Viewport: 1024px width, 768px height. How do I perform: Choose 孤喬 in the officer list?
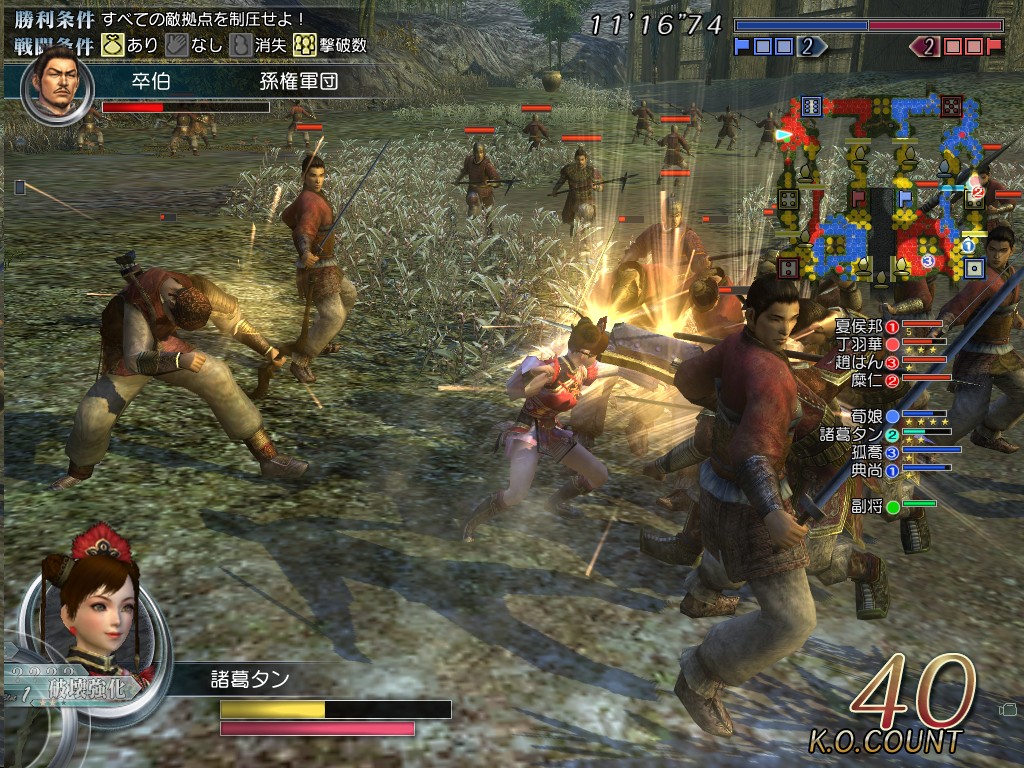click(x=866, y=451)
